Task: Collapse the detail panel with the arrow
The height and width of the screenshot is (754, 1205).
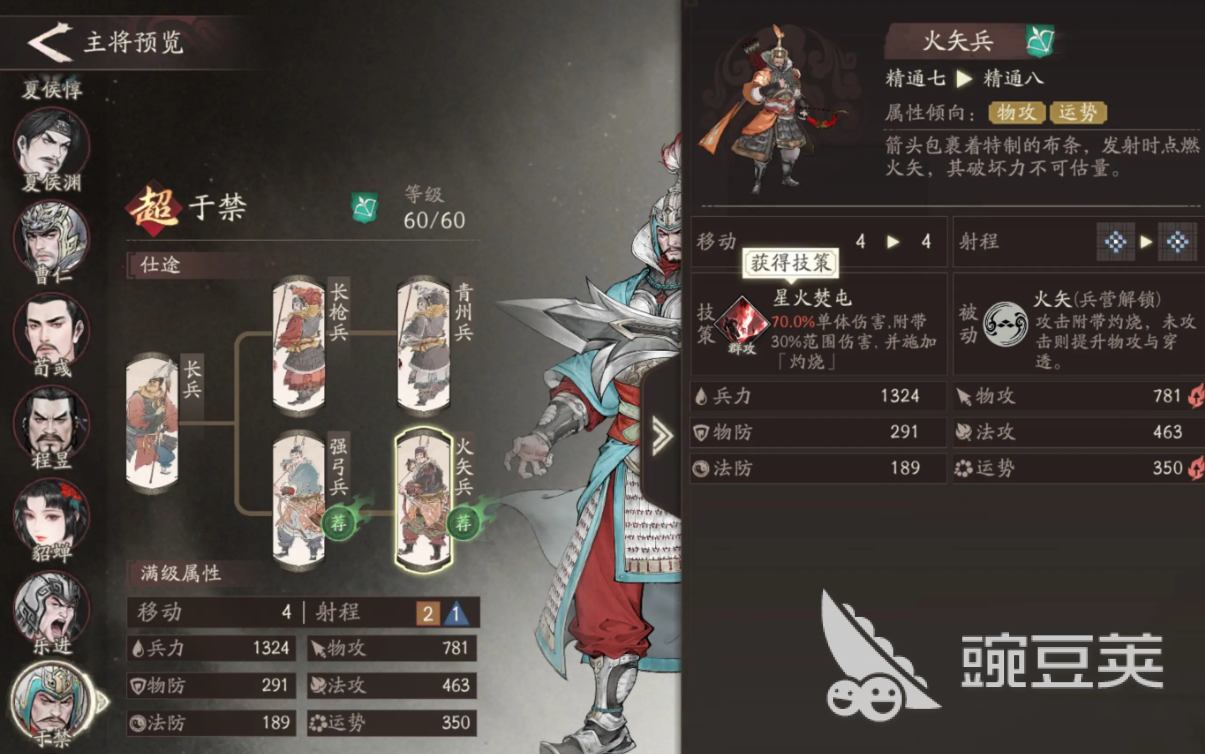Action: [x=661, y=435]
